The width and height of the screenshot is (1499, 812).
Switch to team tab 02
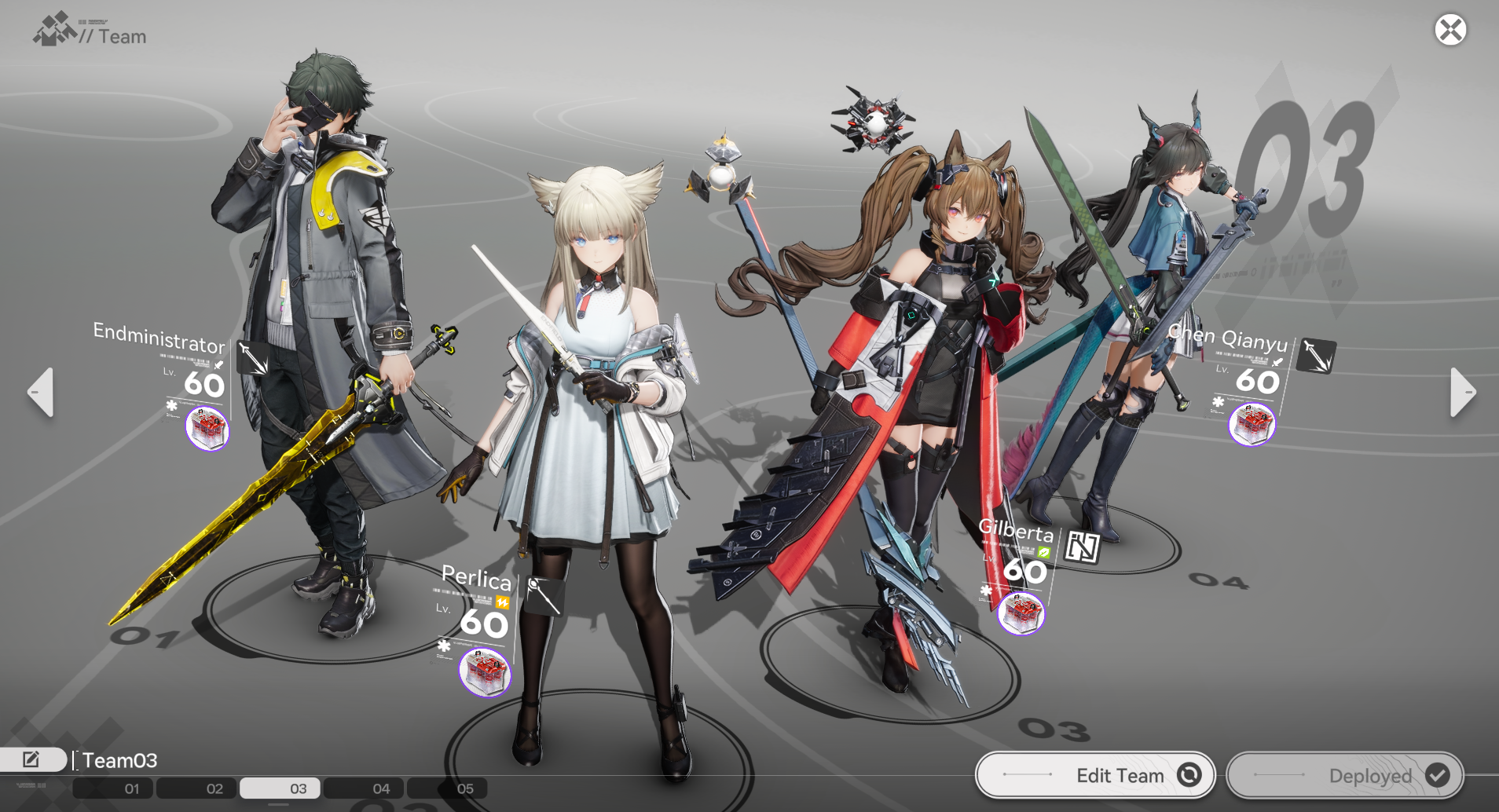[x=214, y=788]
